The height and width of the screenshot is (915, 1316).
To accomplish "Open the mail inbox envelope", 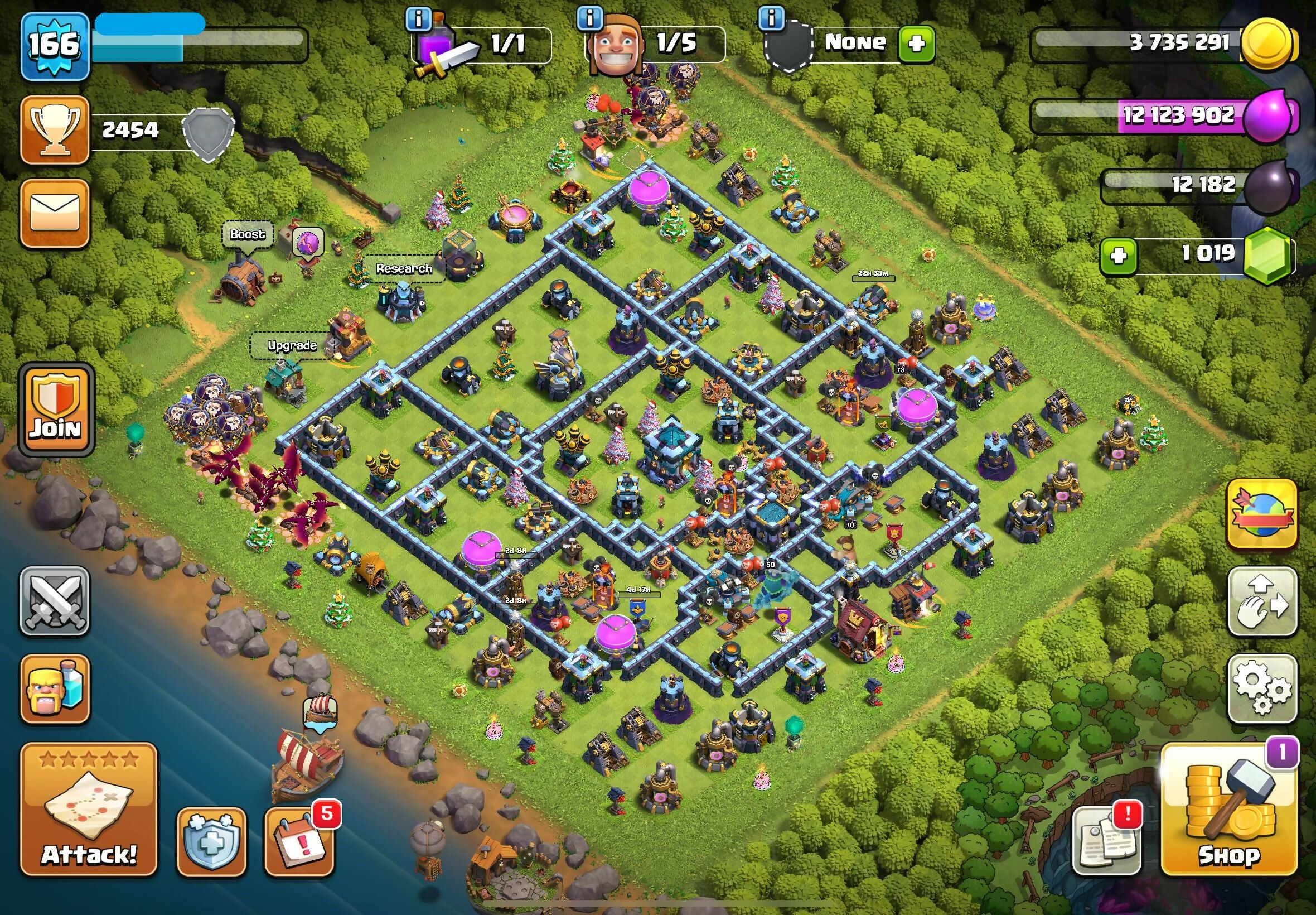I will [x=55, y=213].
